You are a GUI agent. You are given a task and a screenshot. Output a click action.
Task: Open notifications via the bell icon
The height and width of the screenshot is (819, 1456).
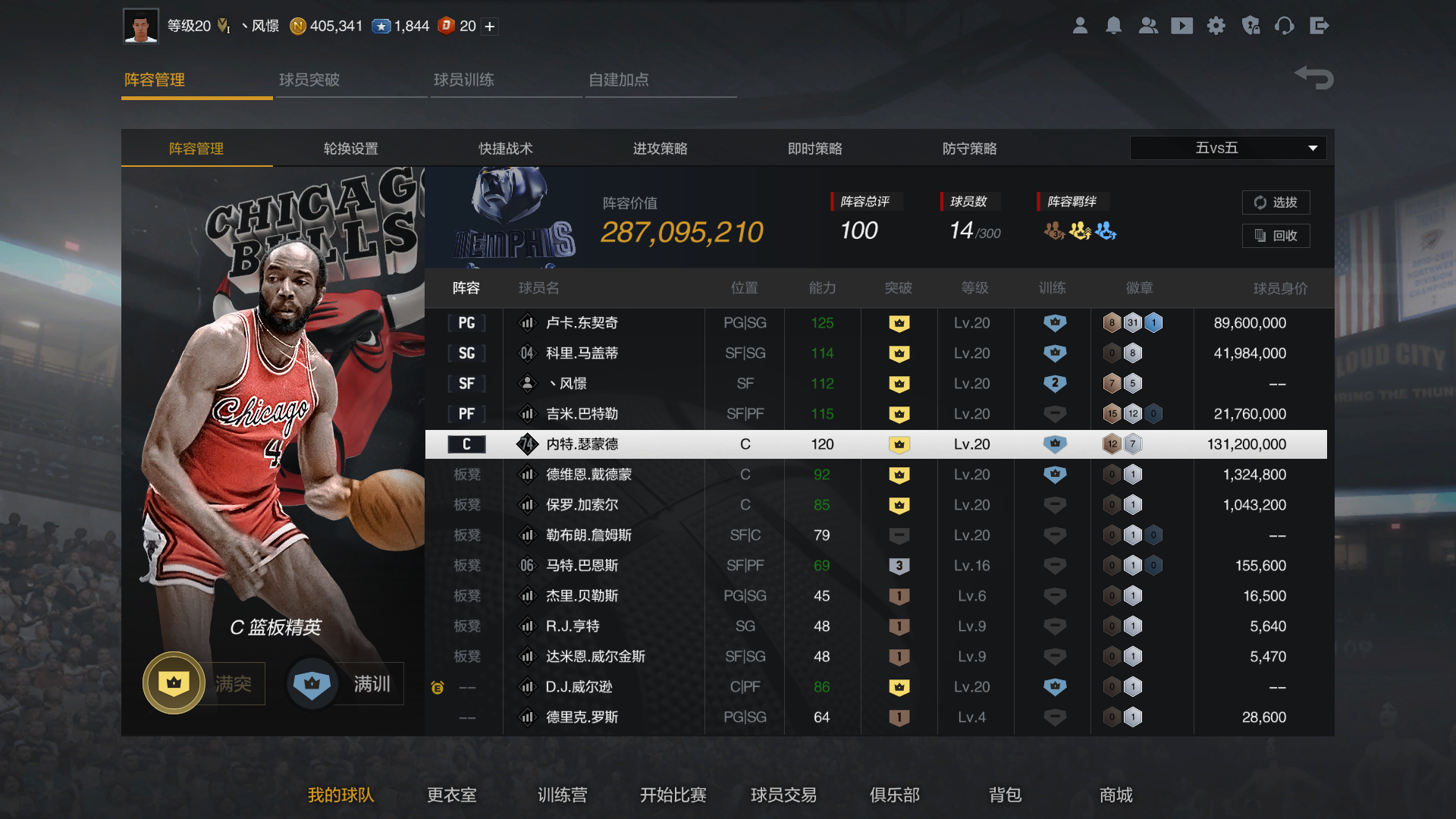pos(1114,25)
